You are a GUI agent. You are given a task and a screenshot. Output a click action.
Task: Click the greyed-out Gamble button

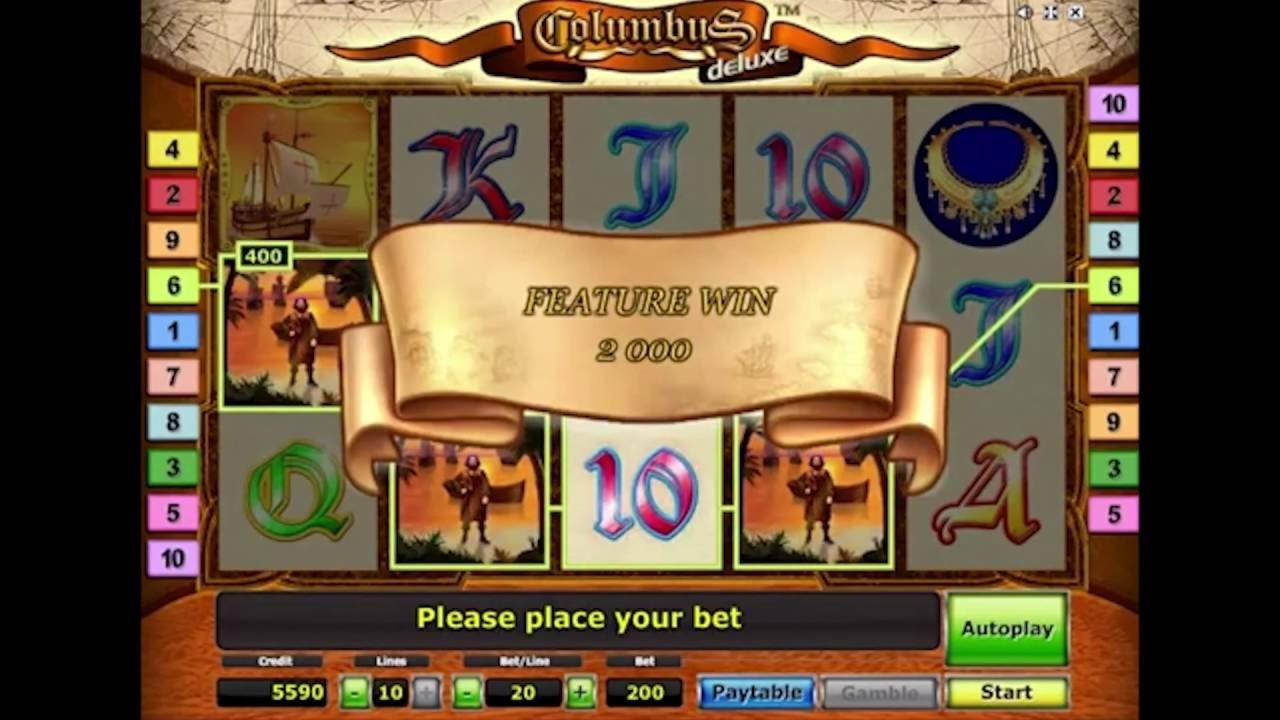(879, 692)
